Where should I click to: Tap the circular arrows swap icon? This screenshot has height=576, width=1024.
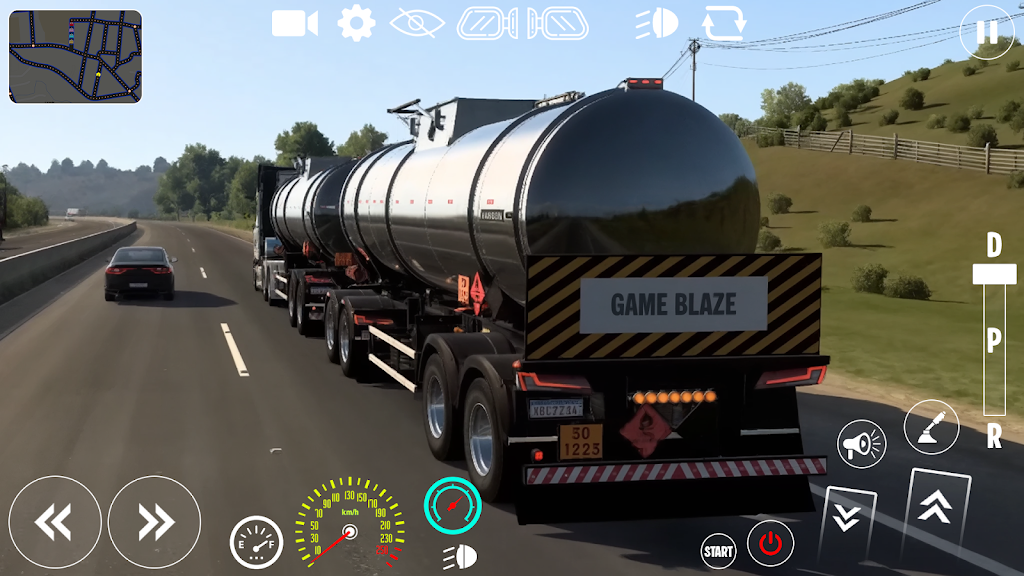(722, 23)
